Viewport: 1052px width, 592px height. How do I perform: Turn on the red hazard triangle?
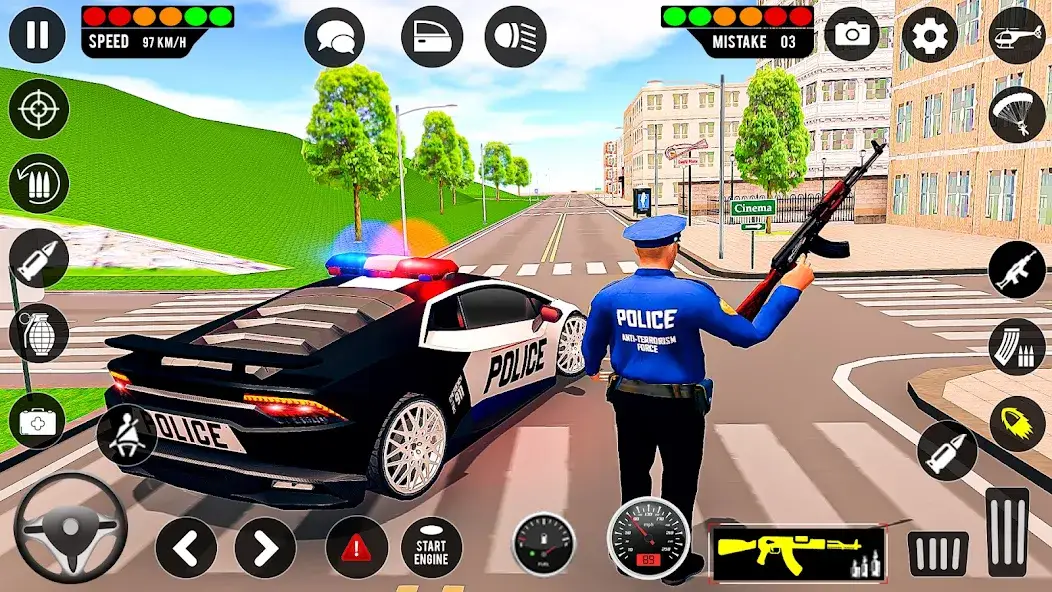coord(356,547)
